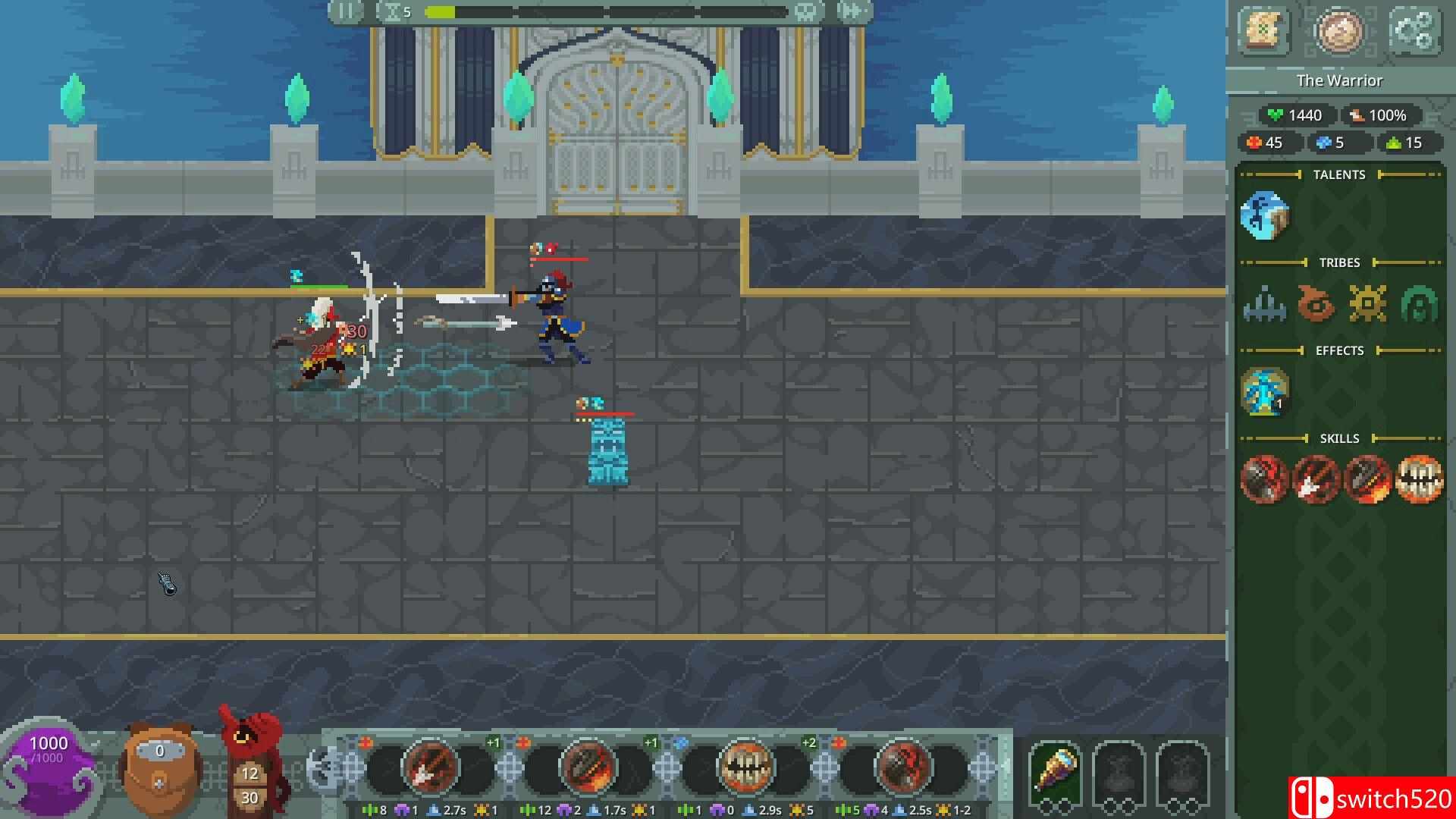Image resolution: width=1456 pixels, height=819 pixels.
Task: Select the blue spiked crown tribe icon
Action: click(x=1264, y=304)
